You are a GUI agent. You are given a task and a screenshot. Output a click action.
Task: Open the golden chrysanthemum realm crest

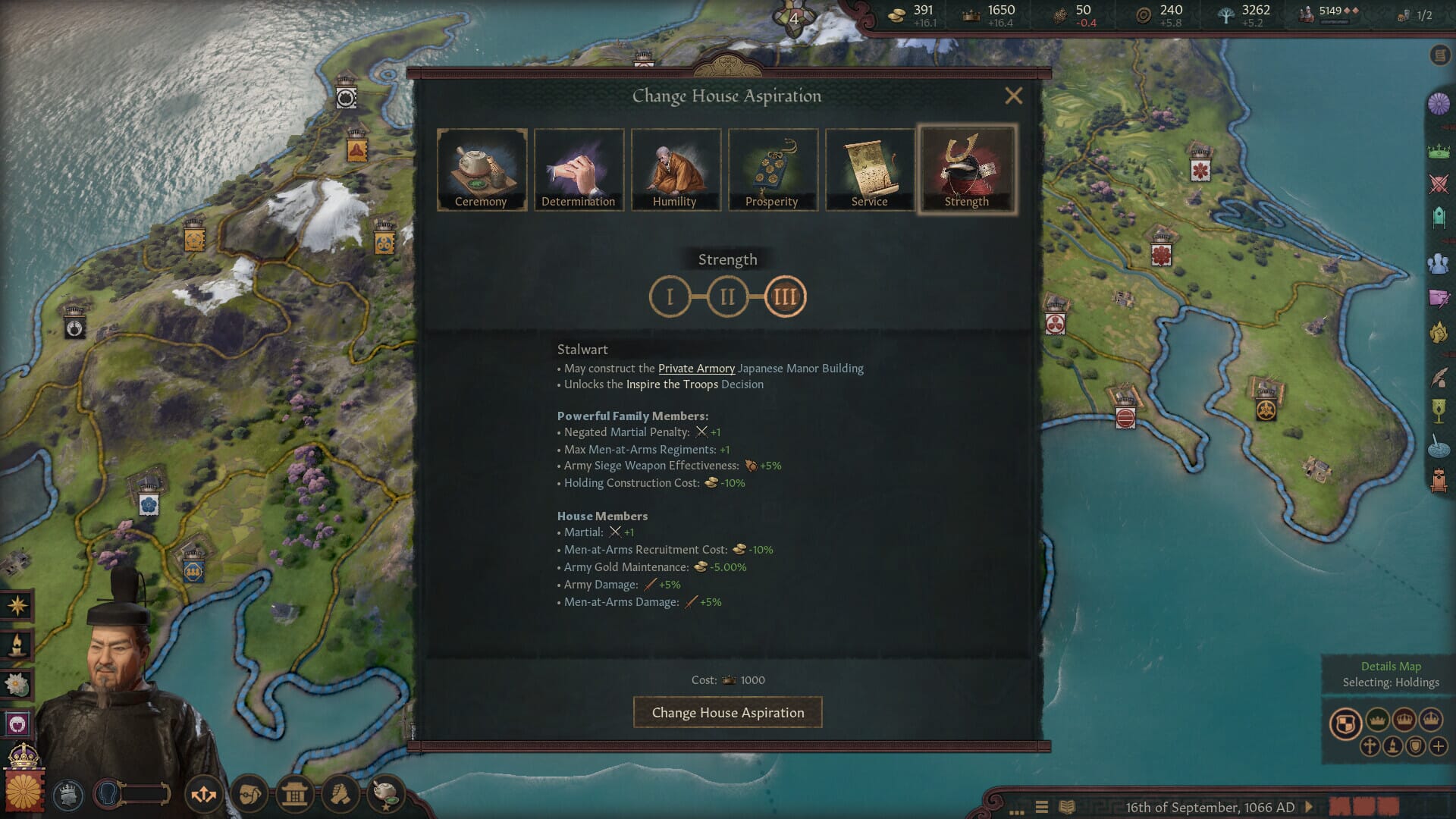pyautogui.click(x=24, y=790)
